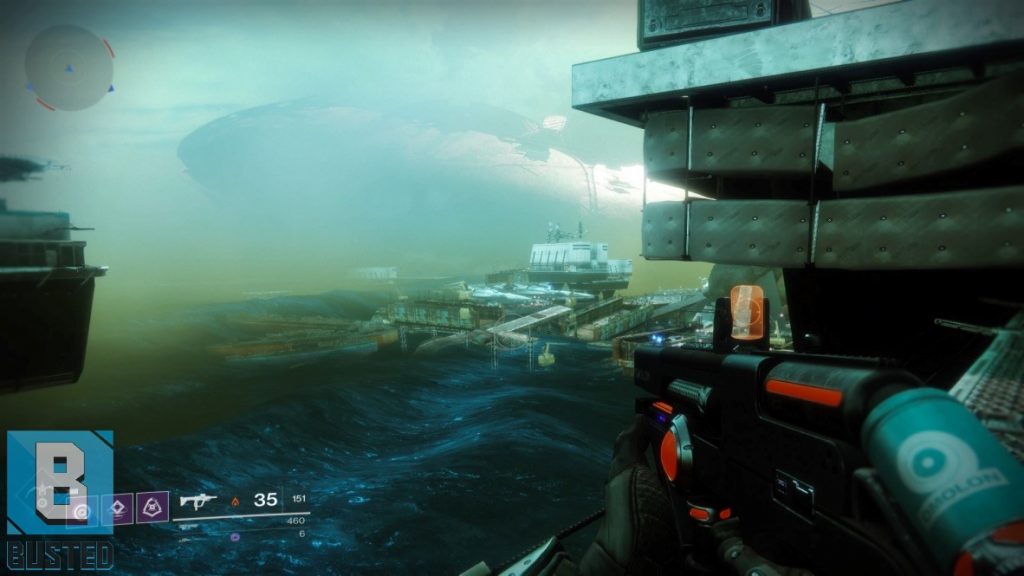Click the circular radar minimap
Viewport: 1024px width, 576px height.
pyautogui.click(x=69, y=67)
